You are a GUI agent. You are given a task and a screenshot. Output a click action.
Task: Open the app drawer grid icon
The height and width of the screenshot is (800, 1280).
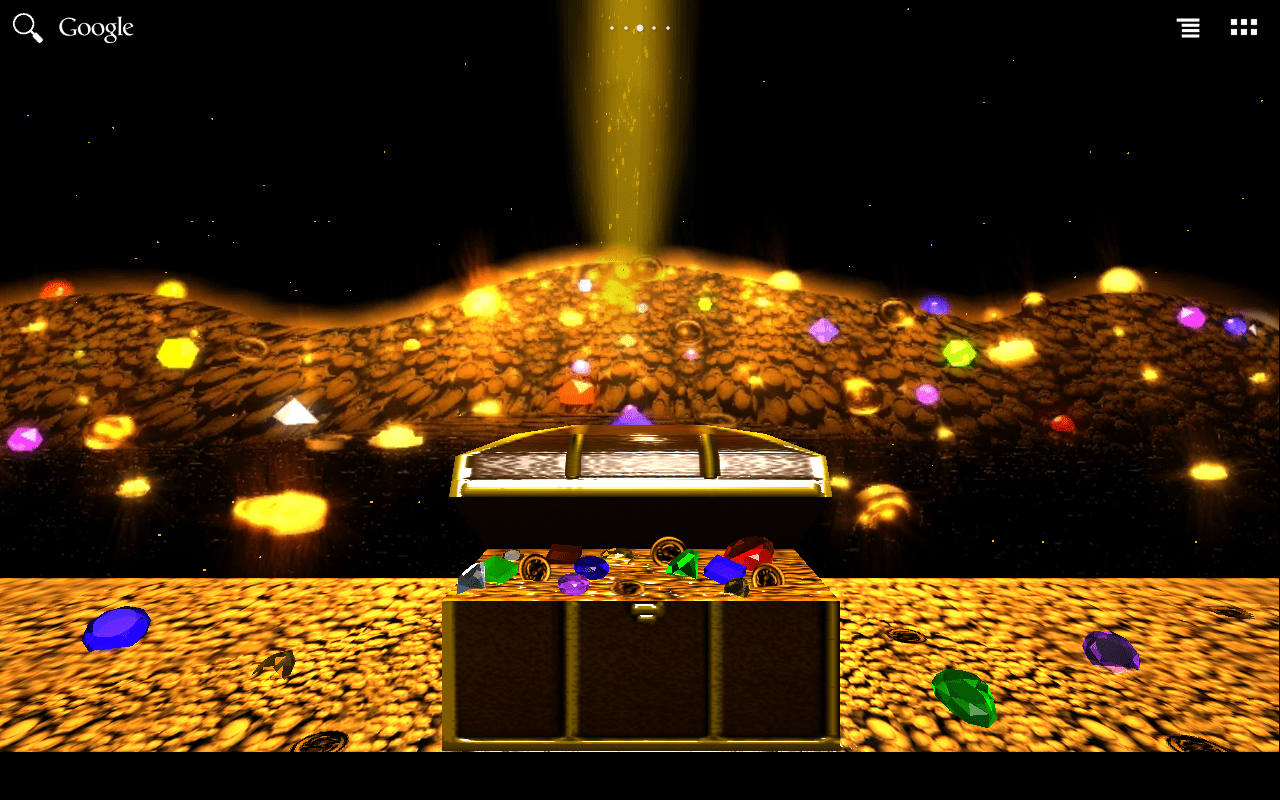(x=1243, y=27)
